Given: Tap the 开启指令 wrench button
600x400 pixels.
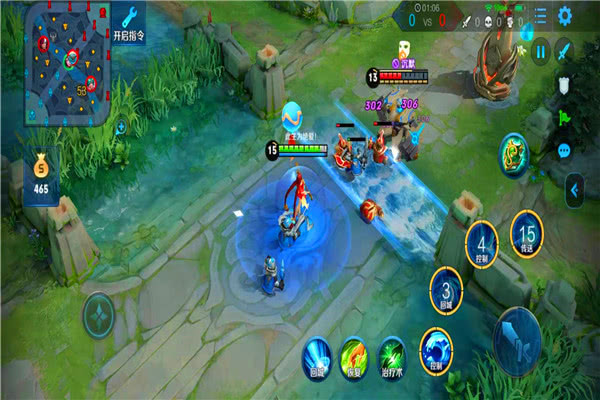Looking at the screenshot, I should point(130,20).
